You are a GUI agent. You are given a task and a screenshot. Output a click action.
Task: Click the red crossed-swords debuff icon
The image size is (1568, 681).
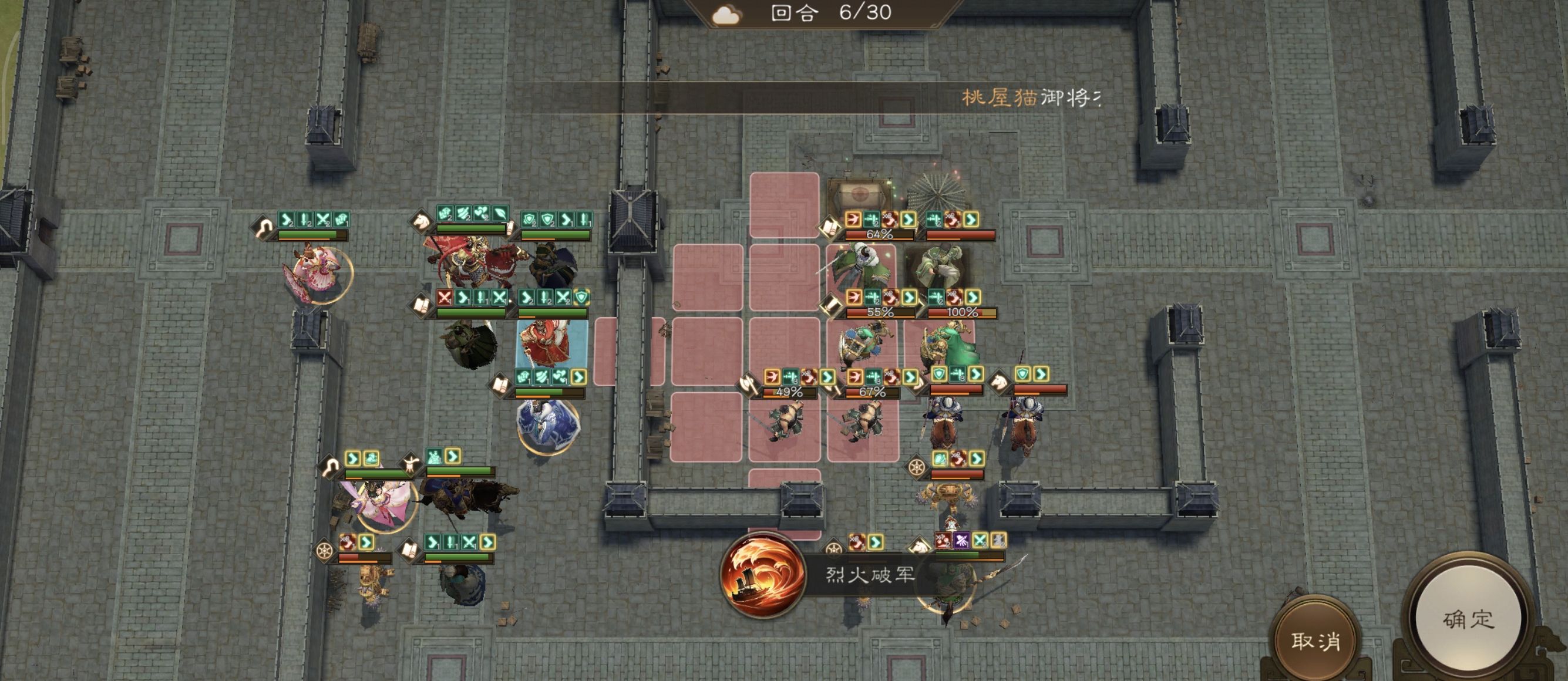coord(445,298)
